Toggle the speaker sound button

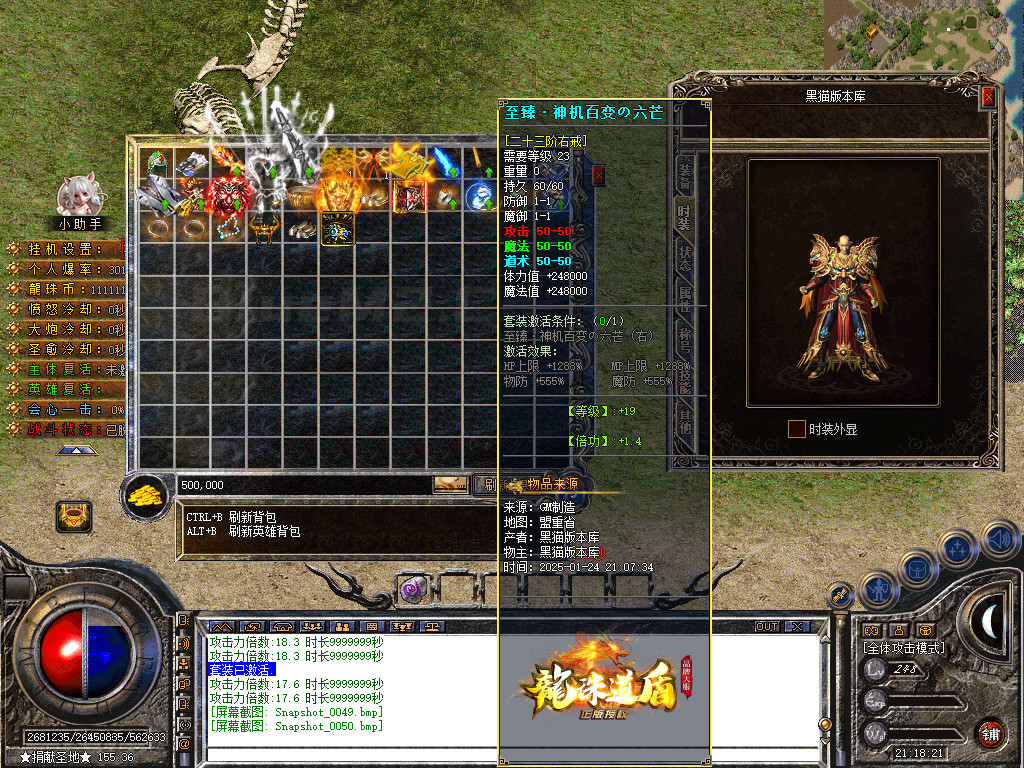coord(1001,540)
